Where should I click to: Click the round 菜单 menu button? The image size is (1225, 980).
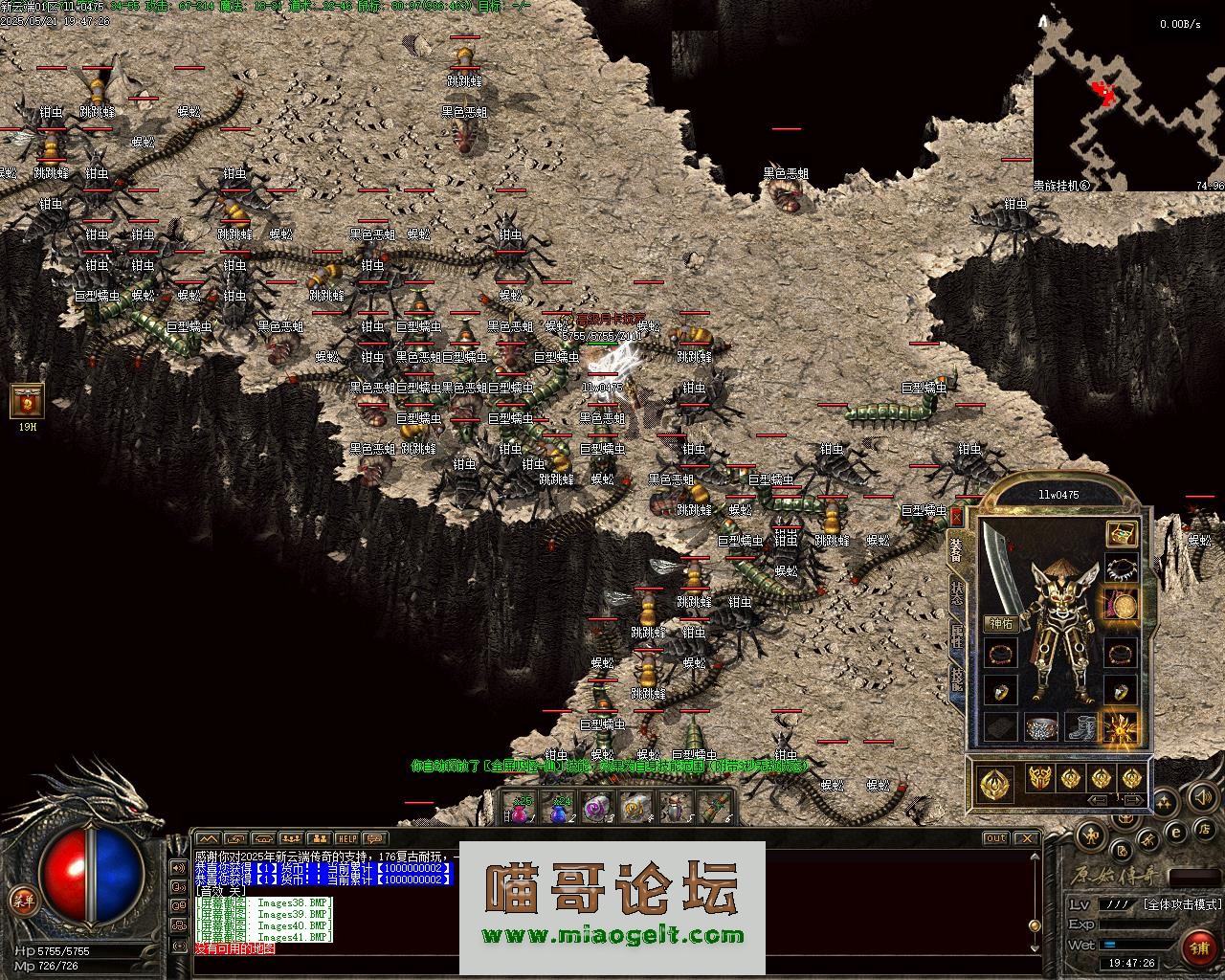(x=23, y=899)
